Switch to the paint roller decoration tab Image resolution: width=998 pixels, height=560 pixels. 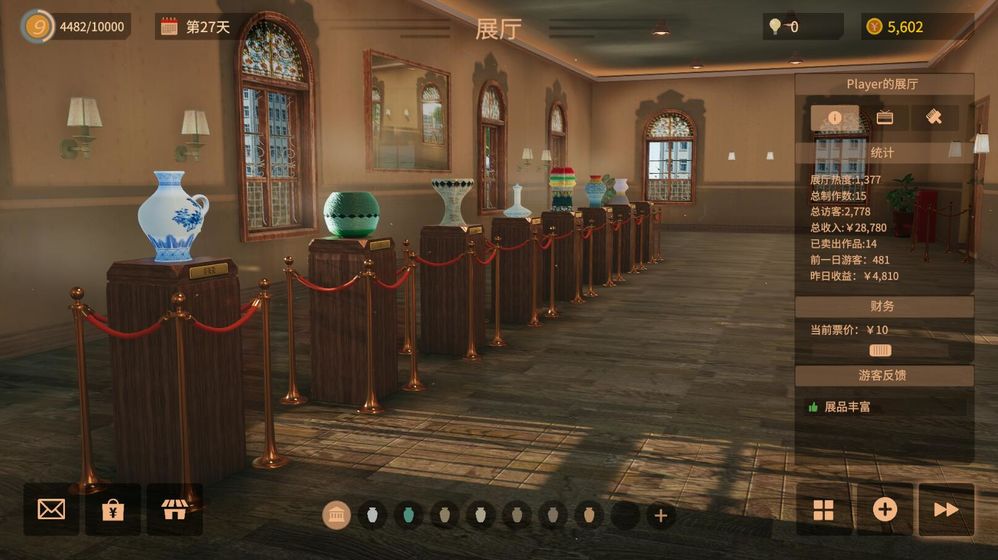coord(934,117)
